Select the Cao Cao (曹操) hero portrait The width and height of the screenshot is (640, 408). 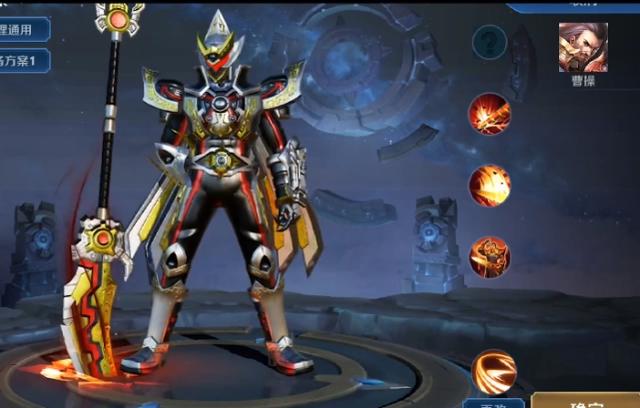click(x=582, y=47)
